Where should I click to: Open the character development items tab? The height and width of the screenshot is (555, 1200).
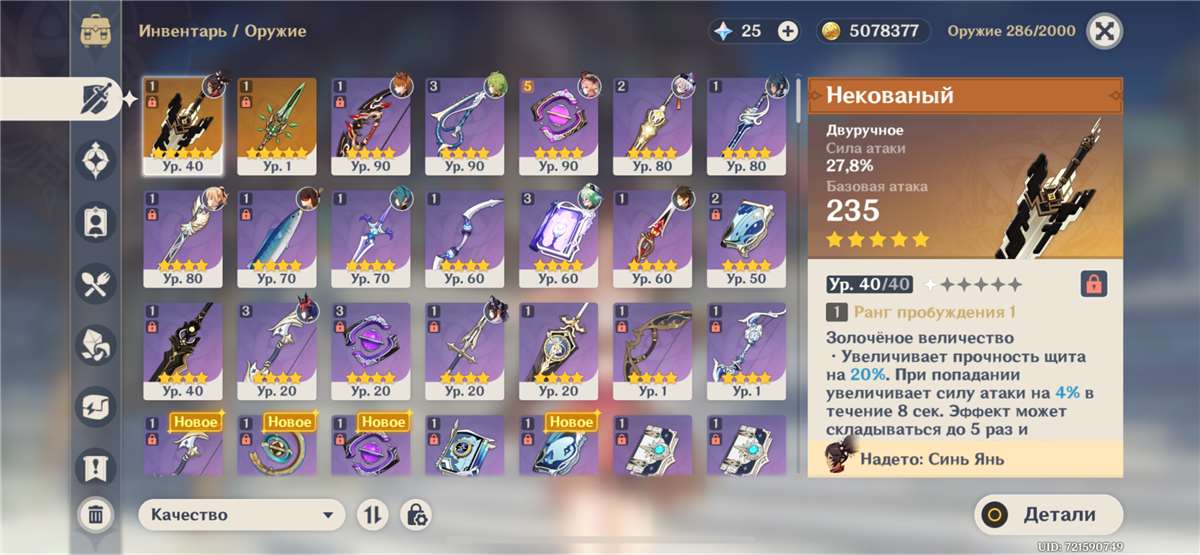96,222
